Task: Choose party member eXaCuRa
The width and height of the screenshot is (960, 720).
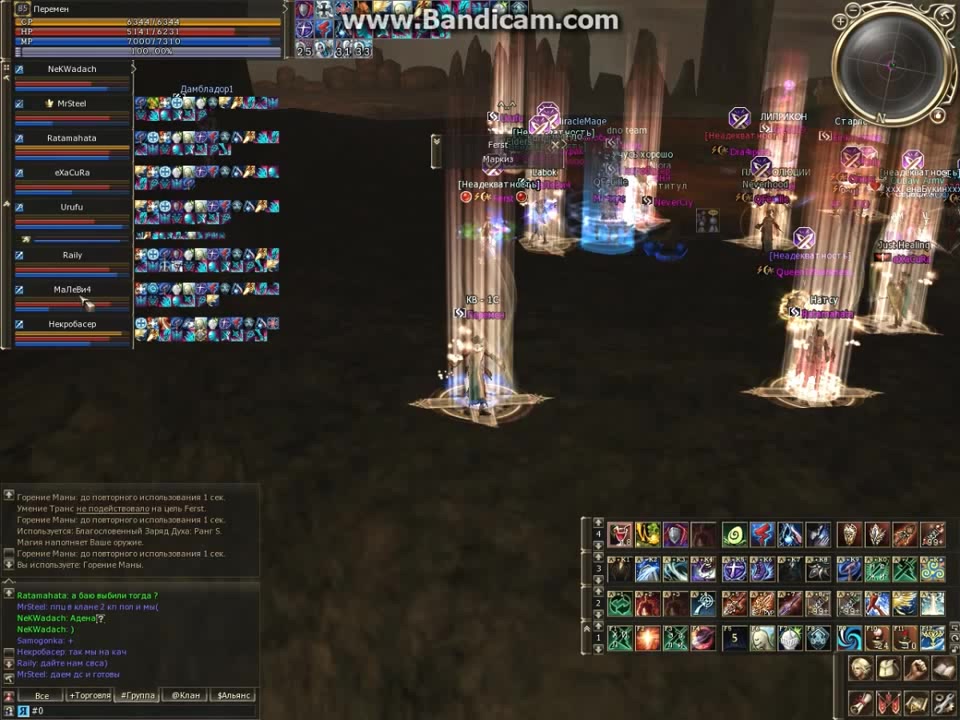Action: point(72,172)
